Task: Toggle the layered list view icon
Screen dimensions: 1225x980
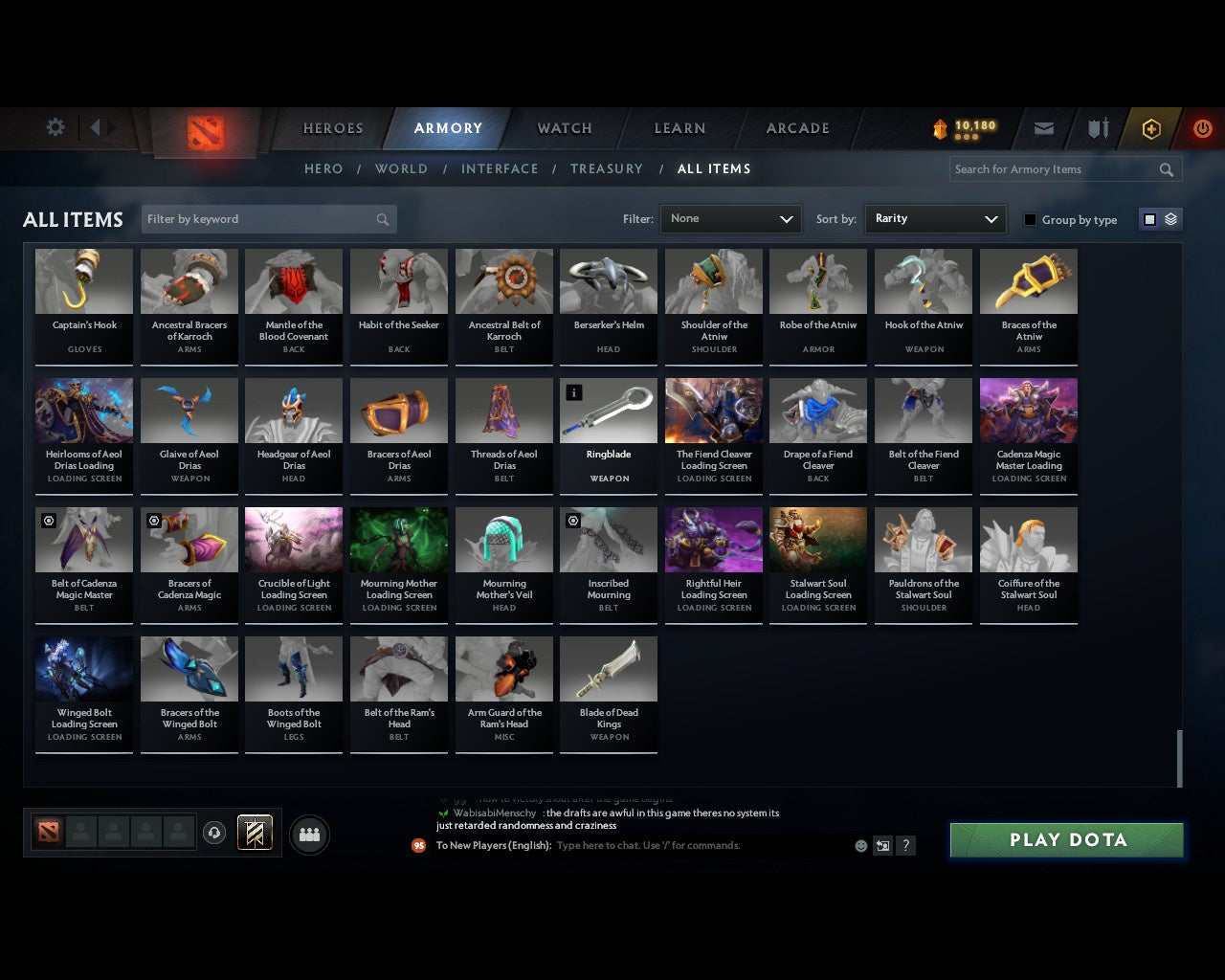Action: tap(1169, 218)
